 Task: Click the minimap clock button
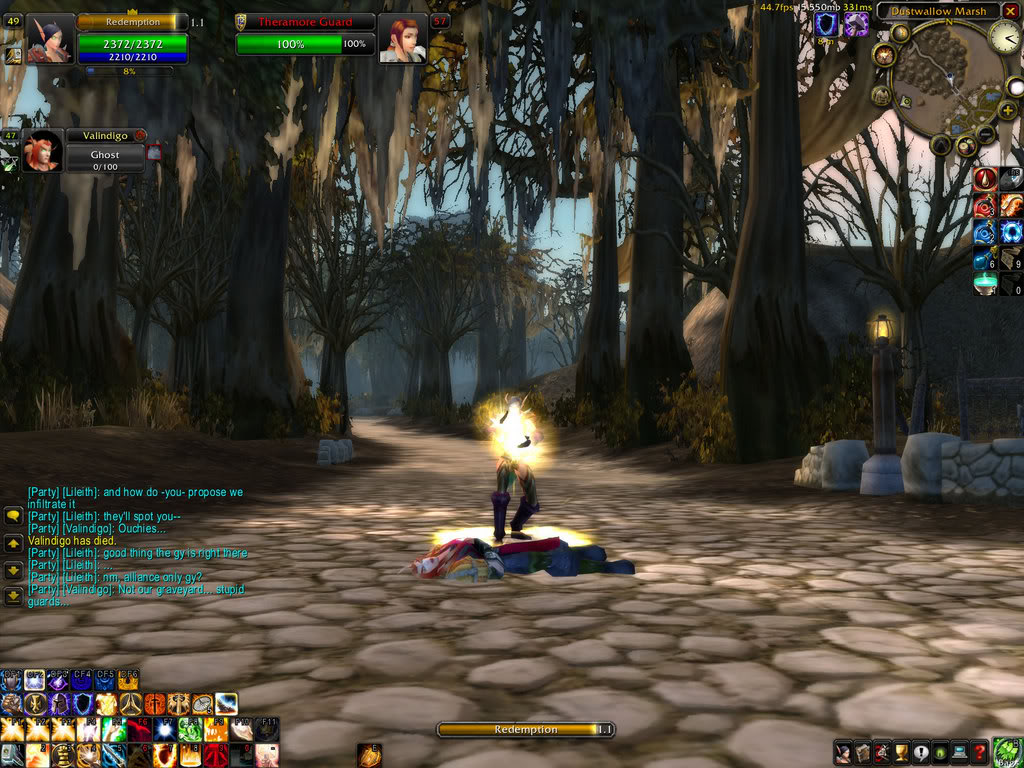pyautogui.click(x=1004, y=37)
